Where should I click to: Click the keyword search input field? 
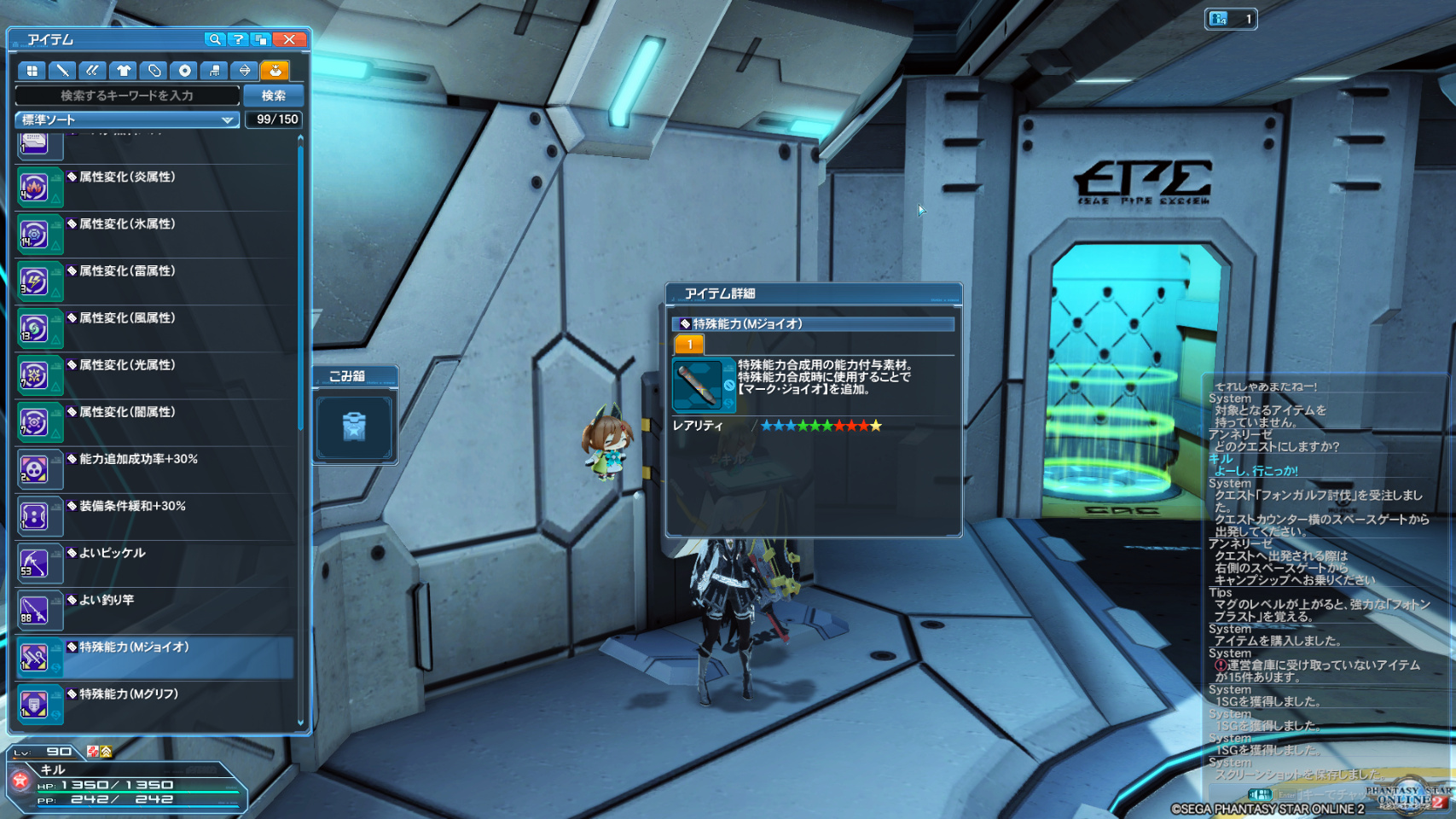[x=127, y=96]
